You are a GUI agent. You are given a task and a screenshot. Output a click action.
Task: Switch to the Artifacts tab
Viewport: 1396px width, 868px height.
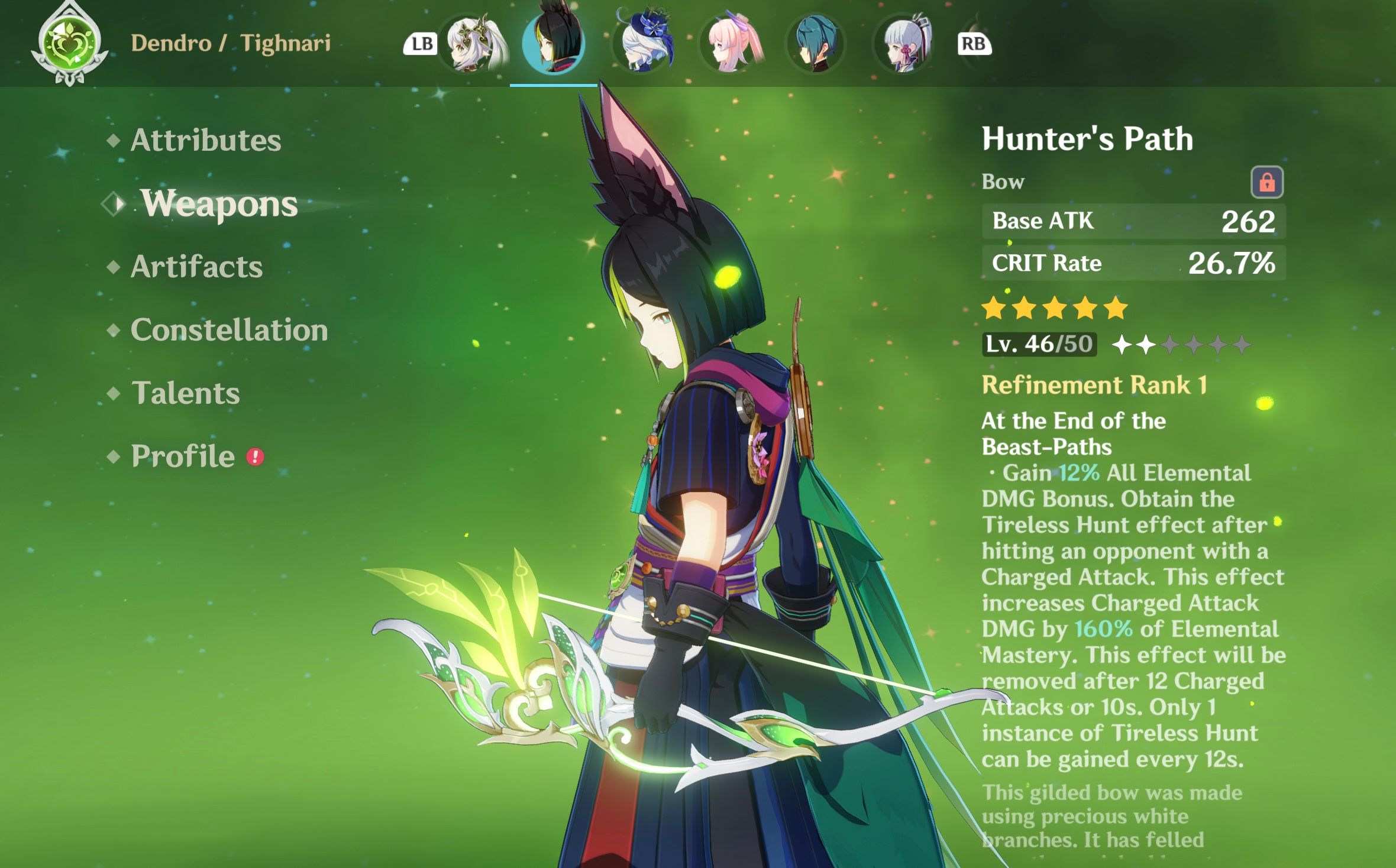tap(198, 267)
